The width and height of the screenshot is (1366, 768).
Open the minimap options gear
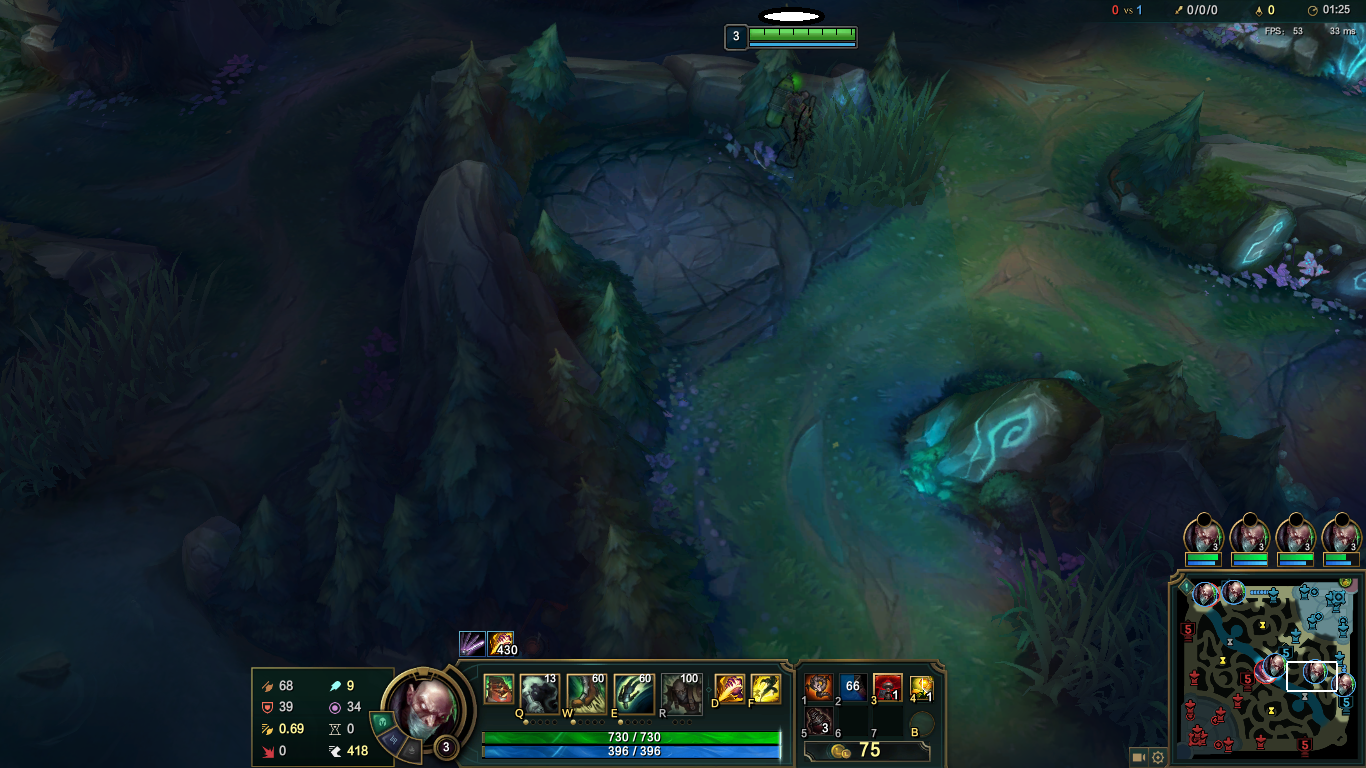click(1158, 757)
